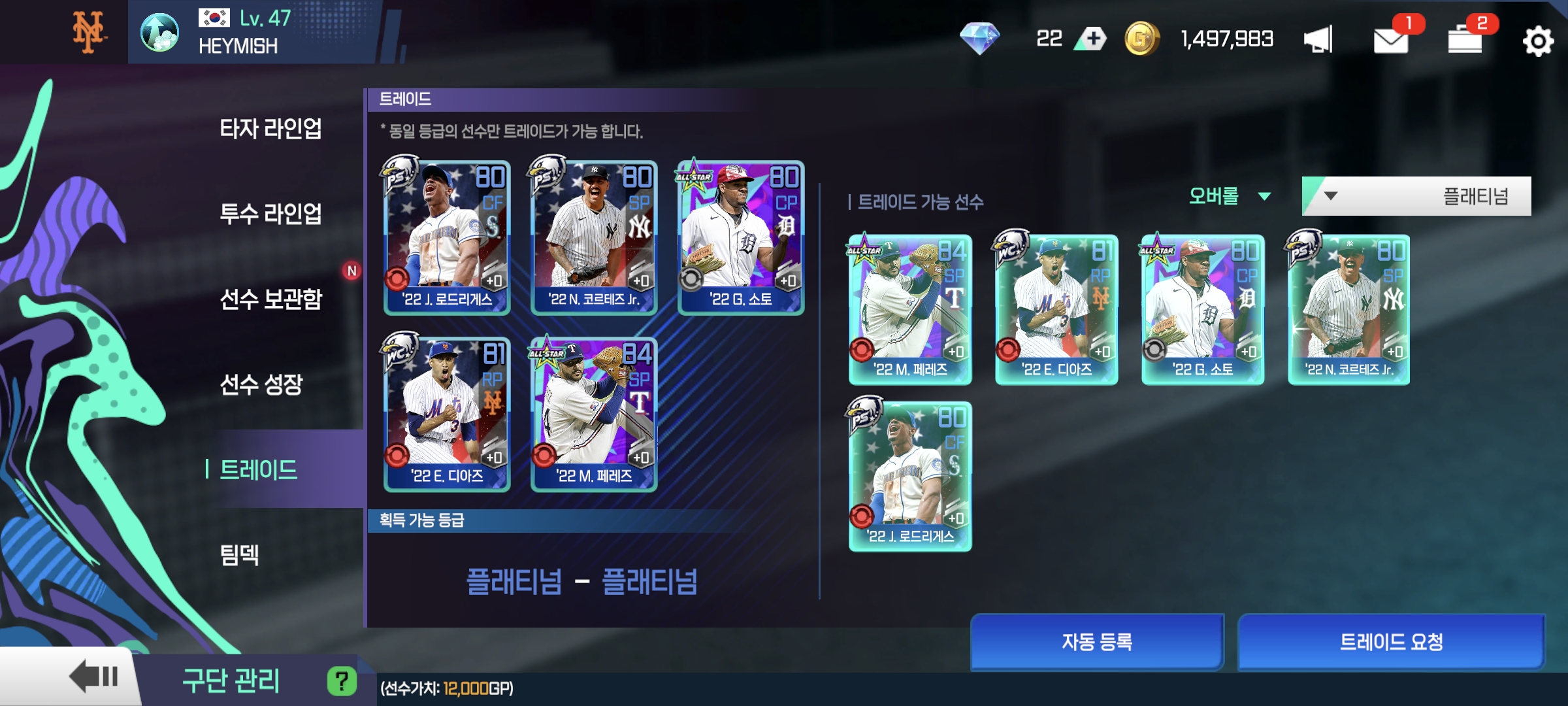Go back using the arrow button
1568x706 pixels.
coord(93,677)
